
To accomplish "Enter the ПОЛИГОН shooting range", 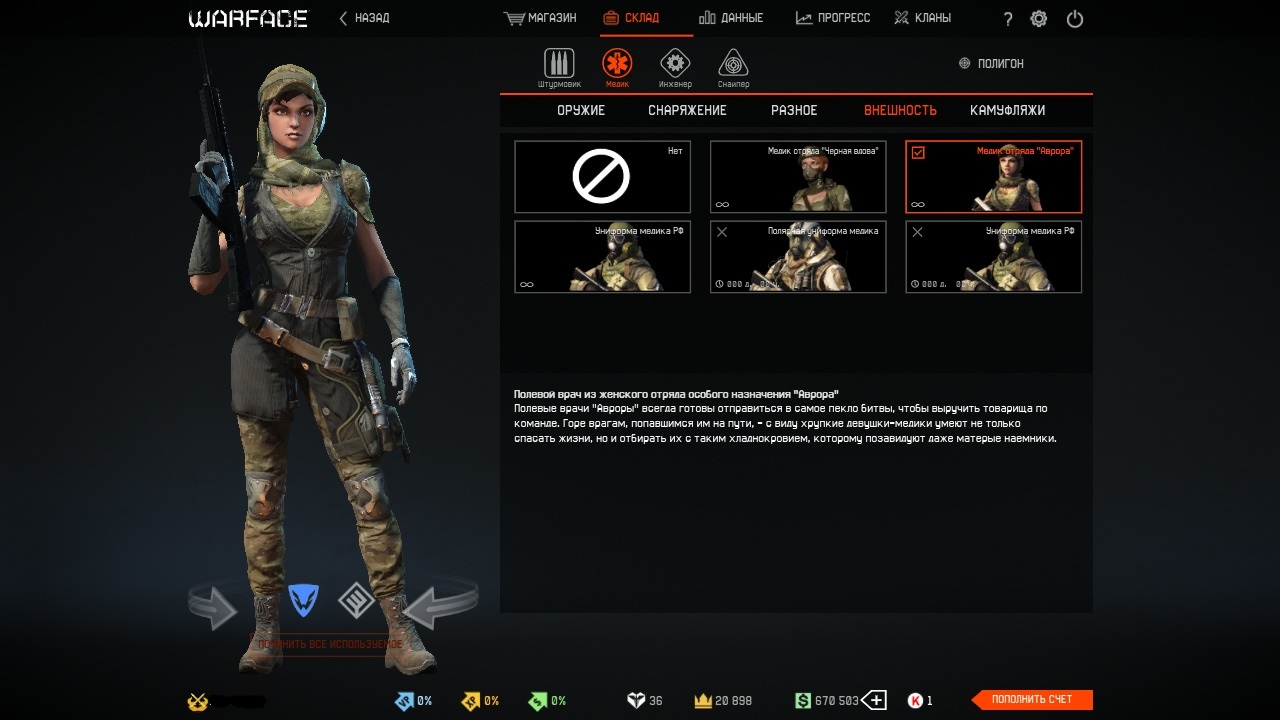I will click(x=991, y=63).
